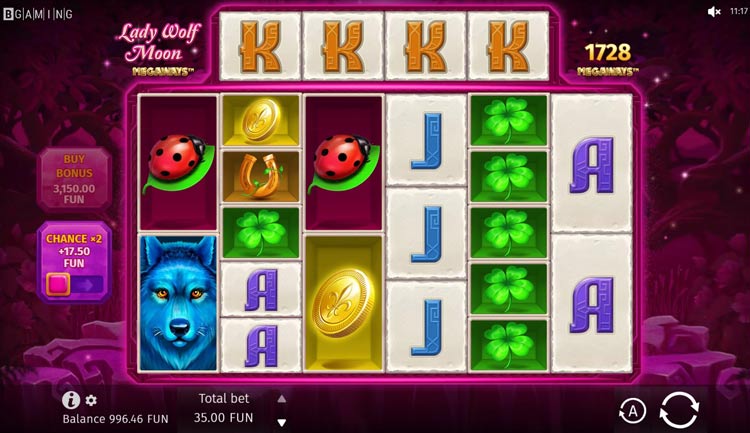The image size is (750, 433).
Task: Increase the total bet
Action: tap(281, 397)
